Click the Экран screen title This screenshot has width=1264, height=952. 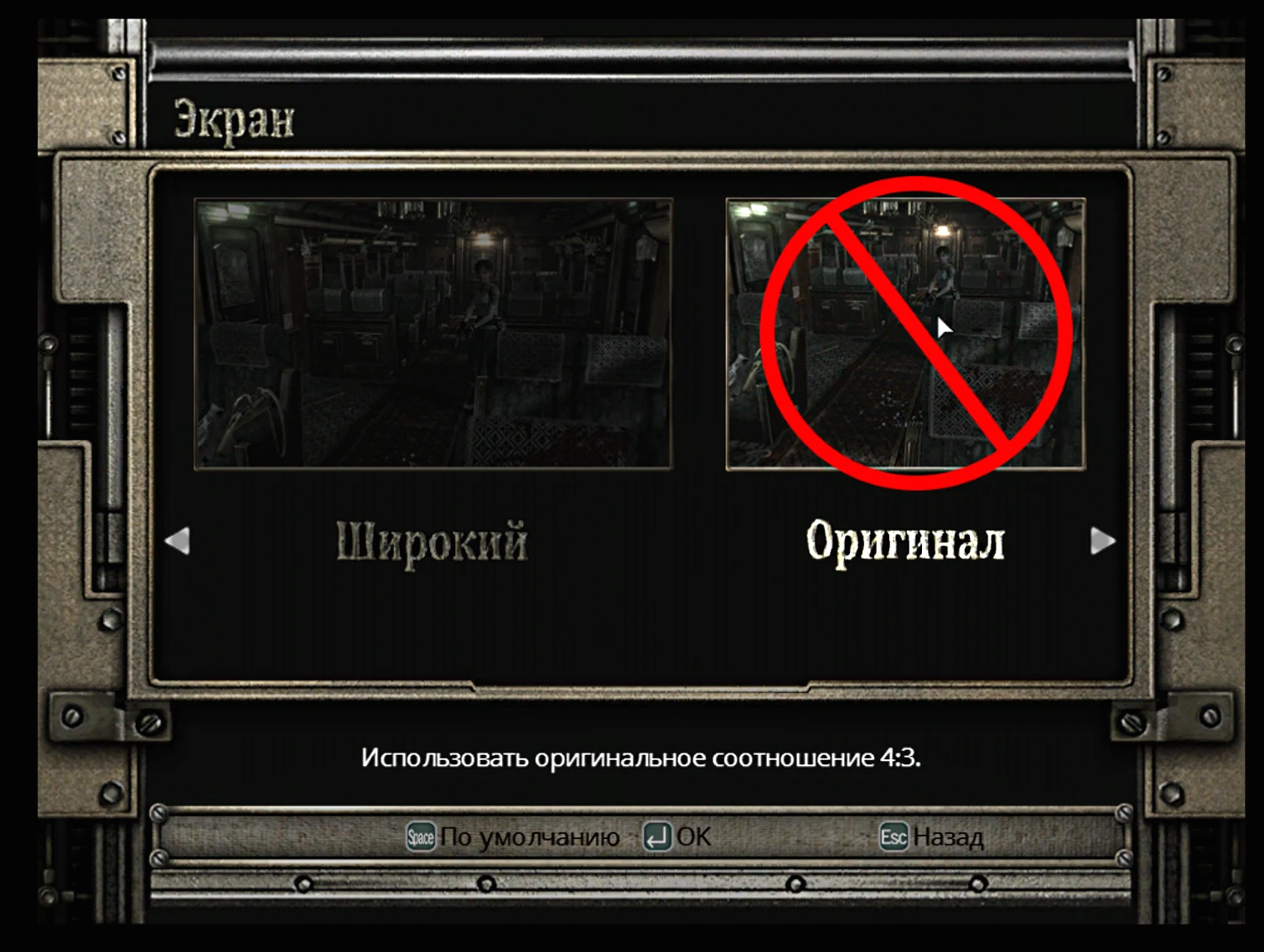232,119
